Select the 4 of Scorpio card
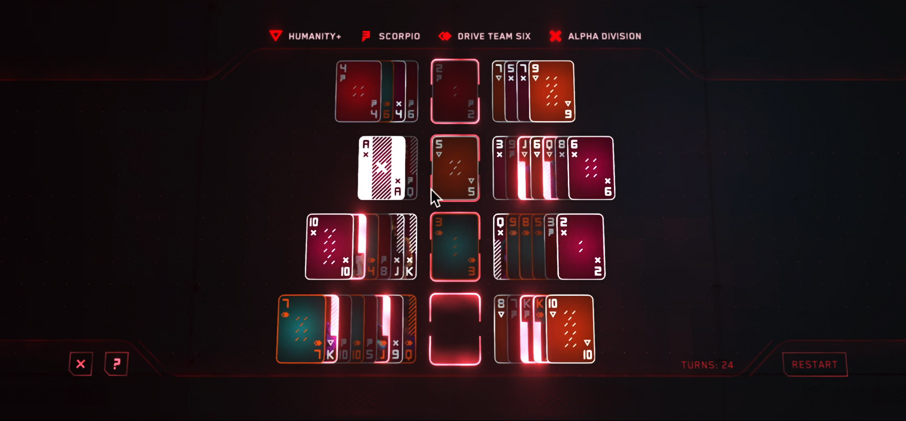906x421 pixels. pyautogui.click(x=357, y=91)
